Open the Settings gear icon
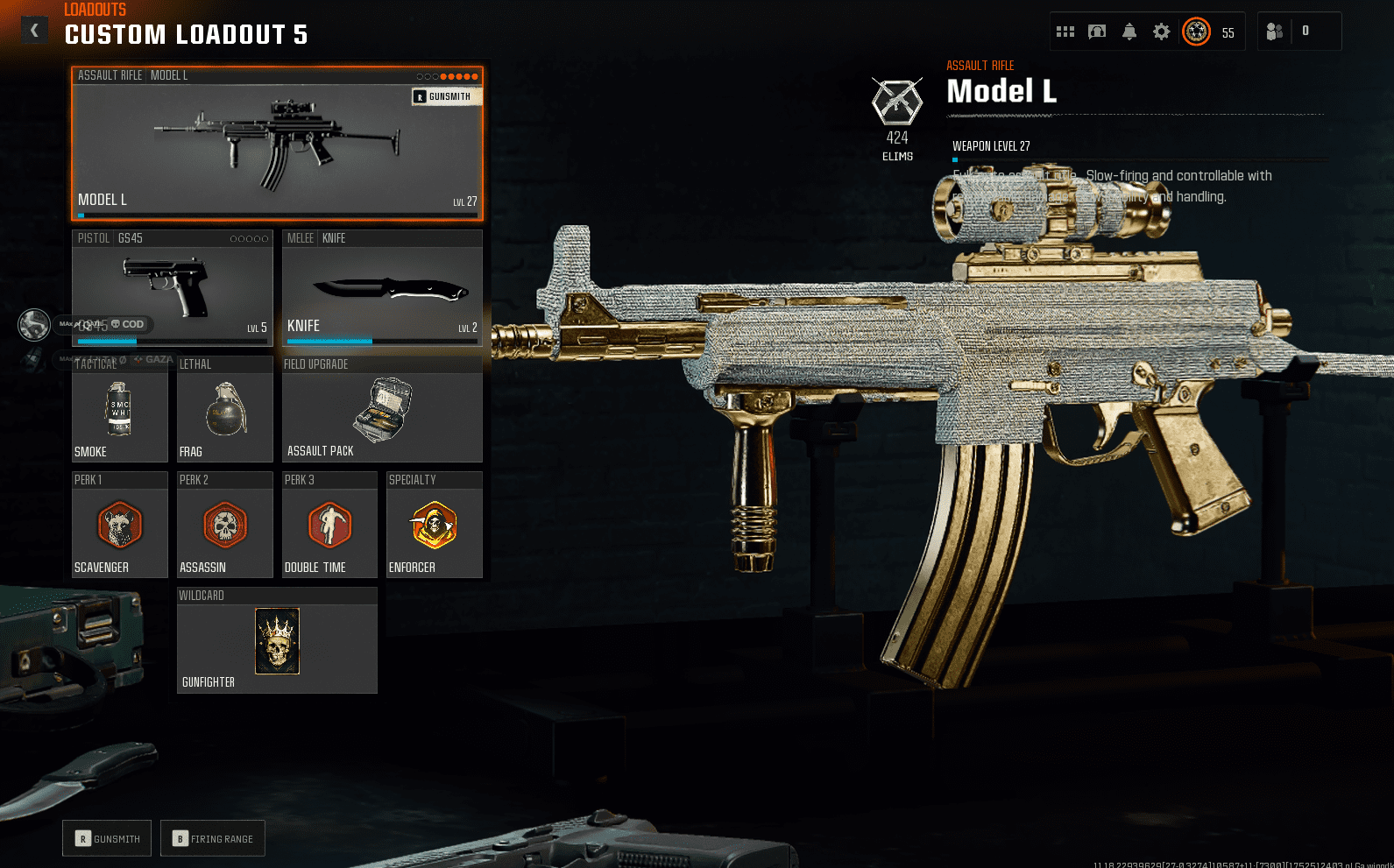The width and height of the screenshot is (1394, 868). click(1161, 31)
